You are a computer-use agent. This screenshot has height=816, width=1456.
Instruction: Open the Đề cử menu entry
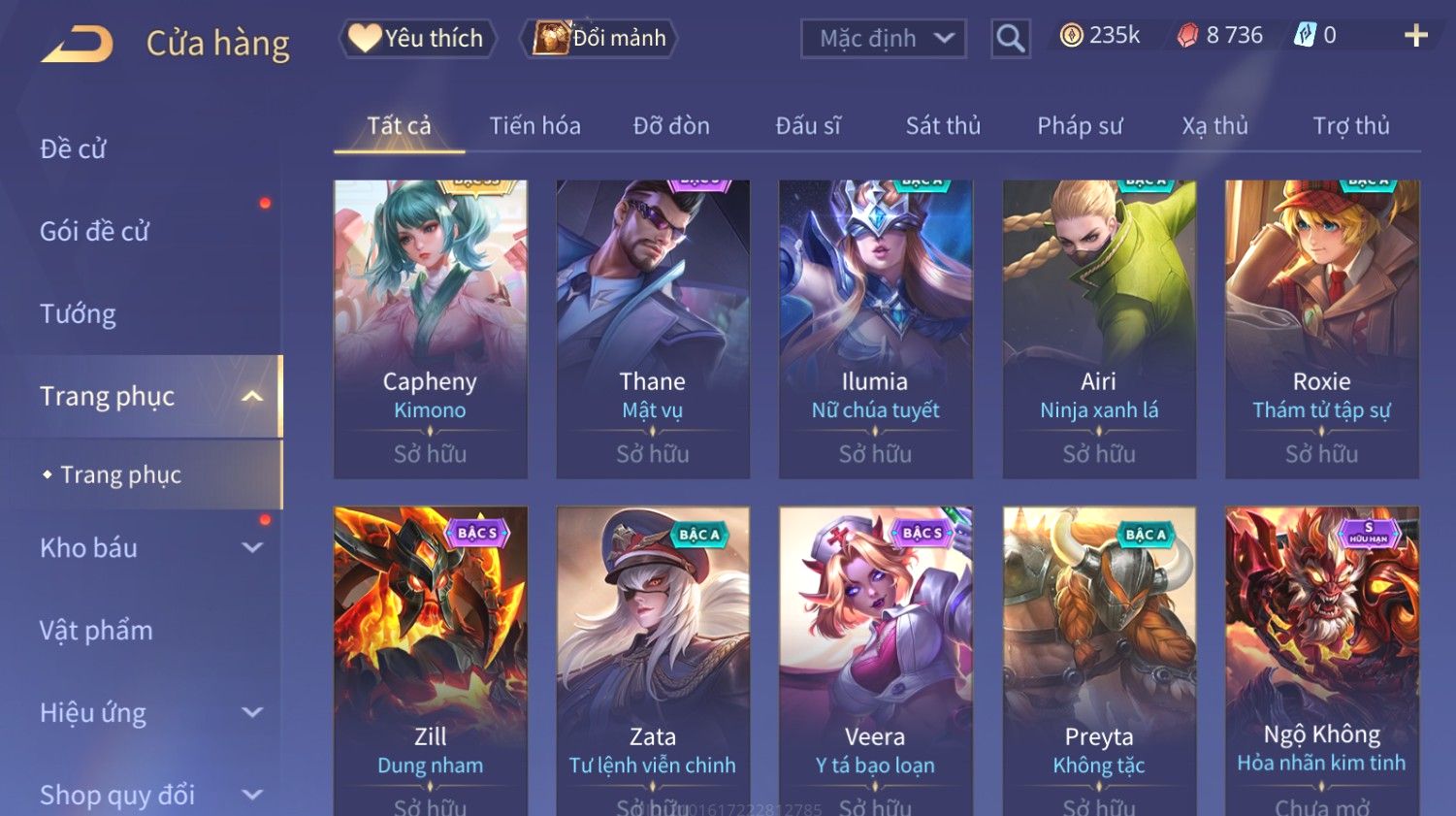coord(74,149)
